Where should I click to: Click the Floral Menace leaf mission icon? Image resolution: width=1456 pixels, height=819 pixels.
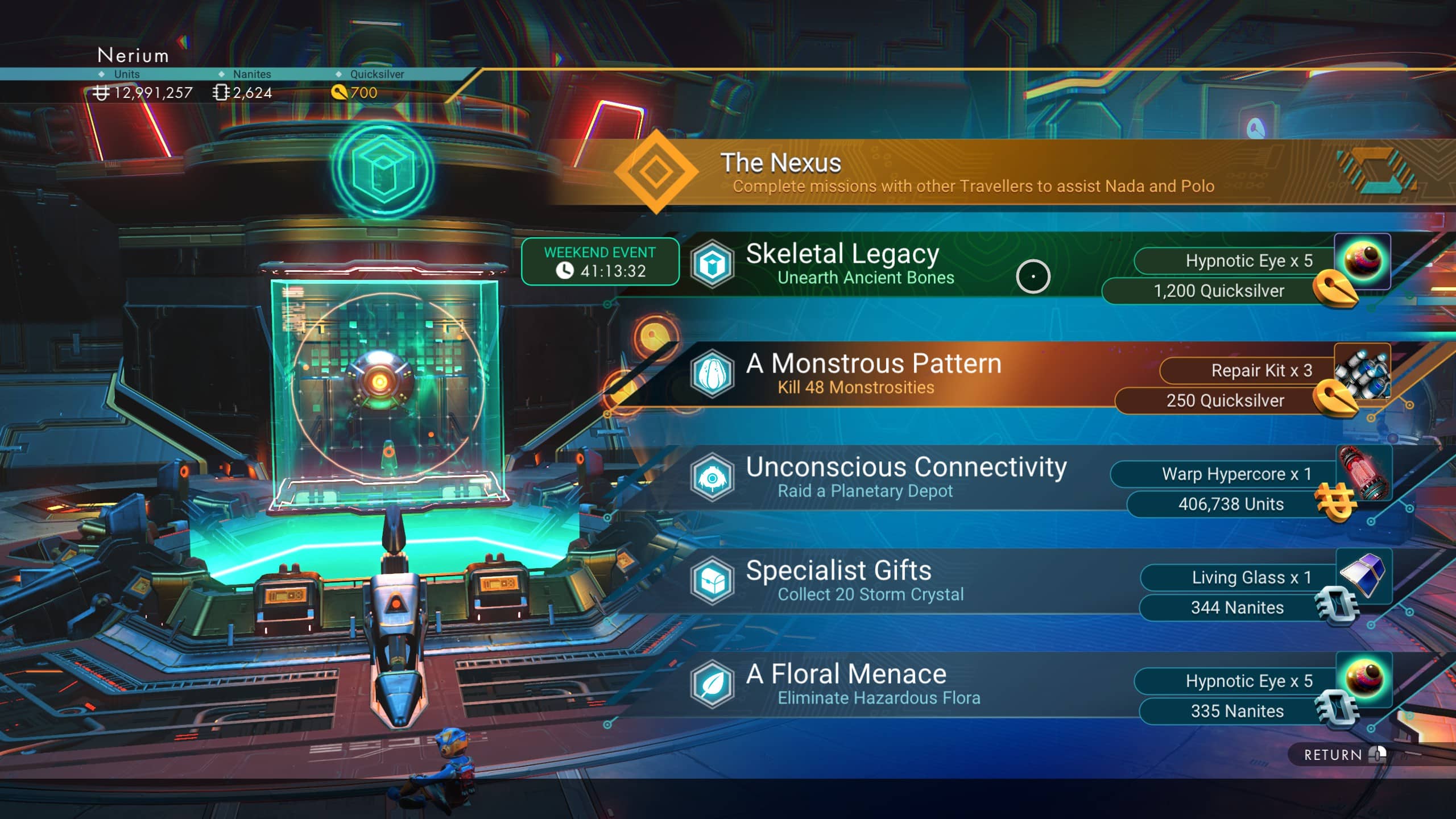tap(713, 685)
